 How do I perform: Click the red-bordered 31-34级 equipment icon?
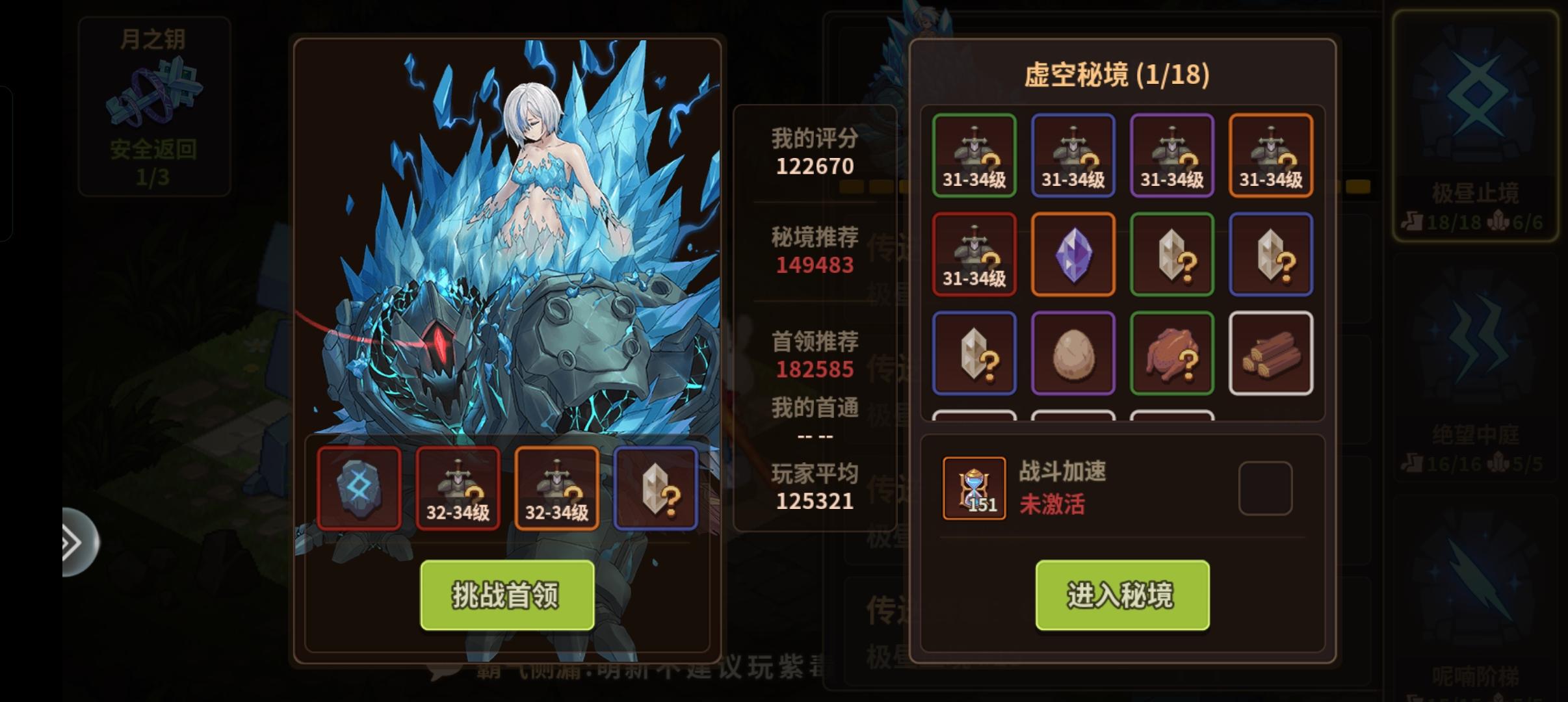974,253
